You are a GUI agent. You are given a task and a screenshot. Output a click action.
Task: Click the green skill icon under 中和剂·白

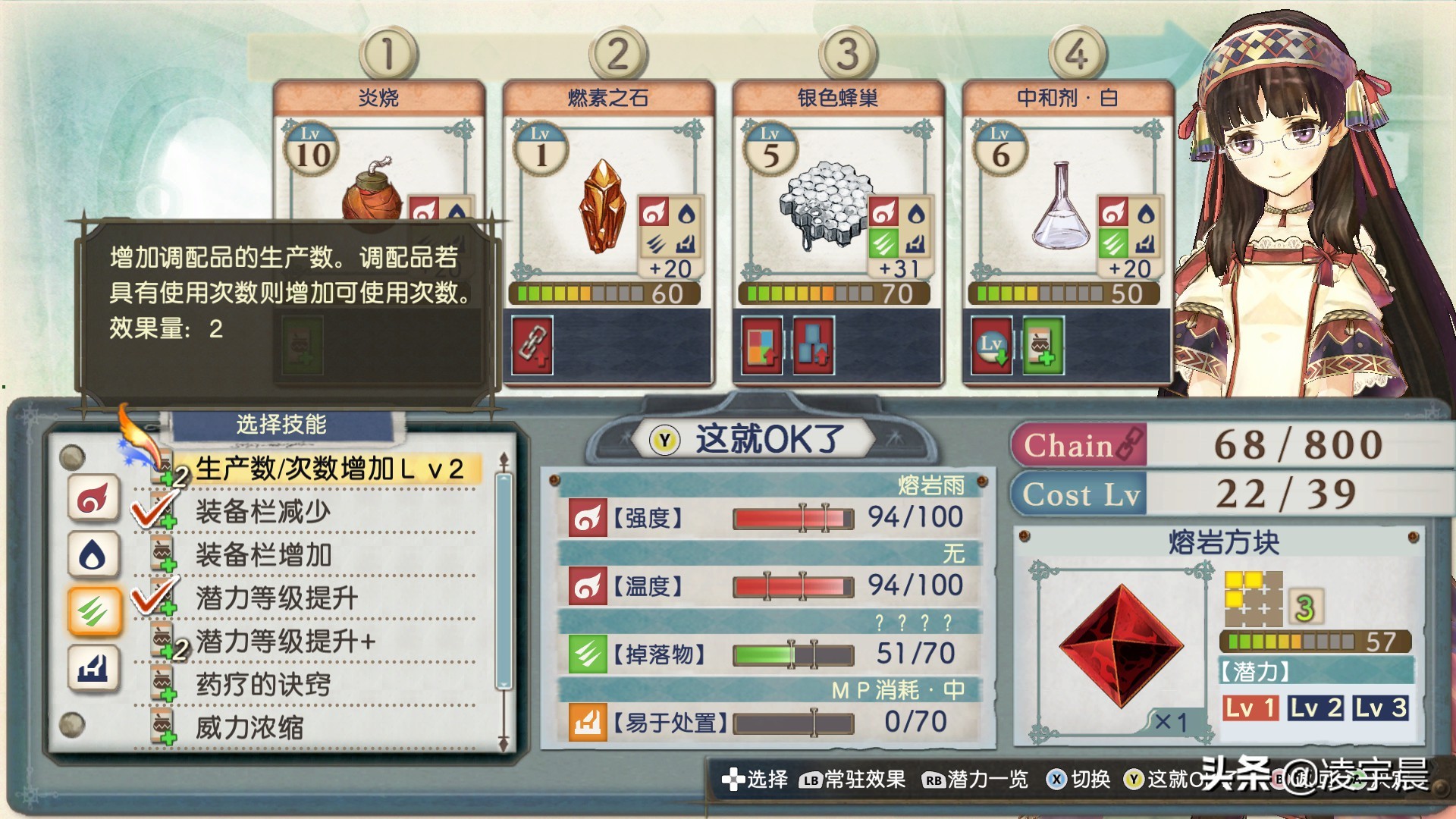[x=1043, y=346]
